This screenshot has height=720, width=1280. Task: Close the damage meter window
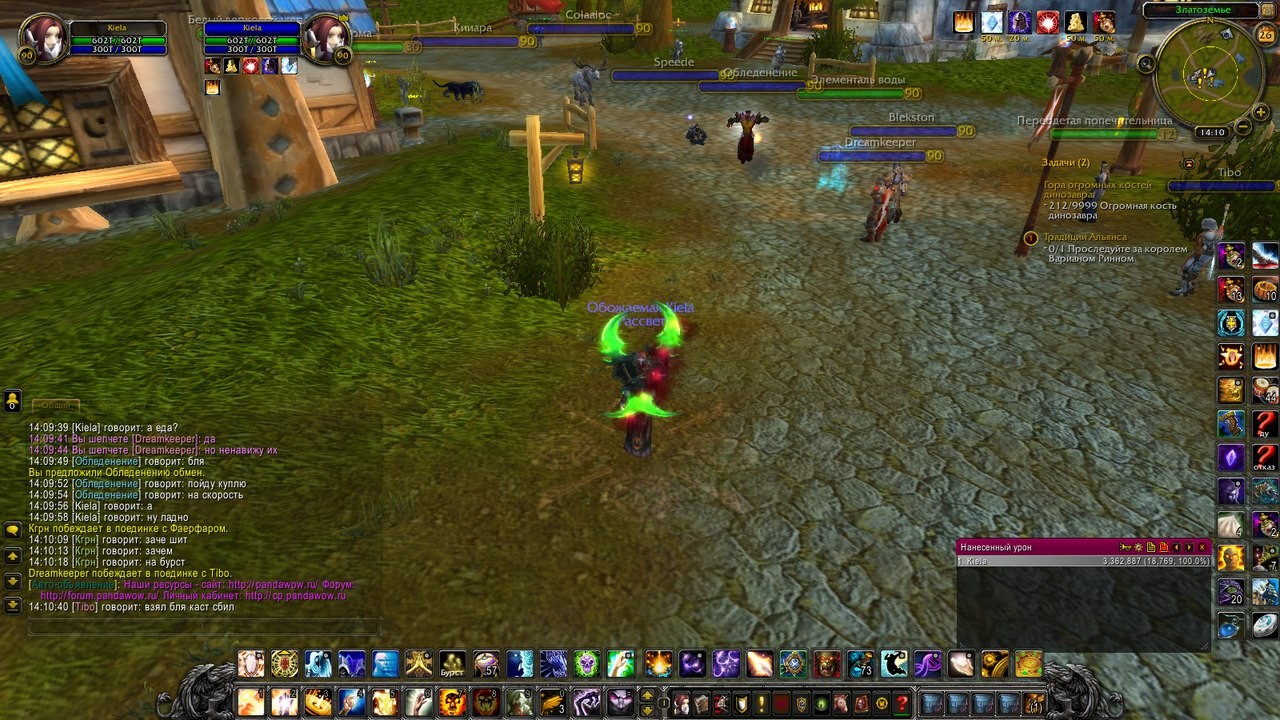[1203, 547]
